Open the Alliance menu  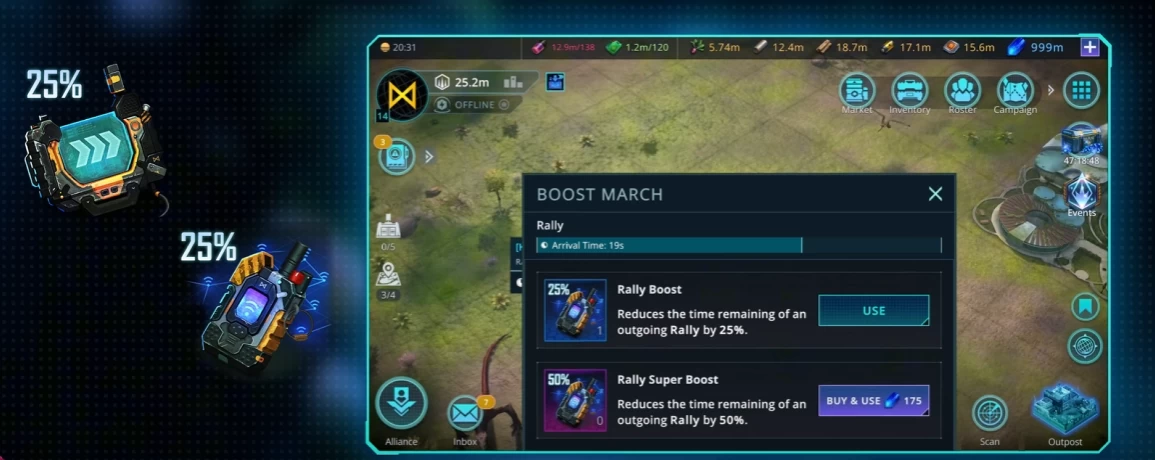[401, 405]
